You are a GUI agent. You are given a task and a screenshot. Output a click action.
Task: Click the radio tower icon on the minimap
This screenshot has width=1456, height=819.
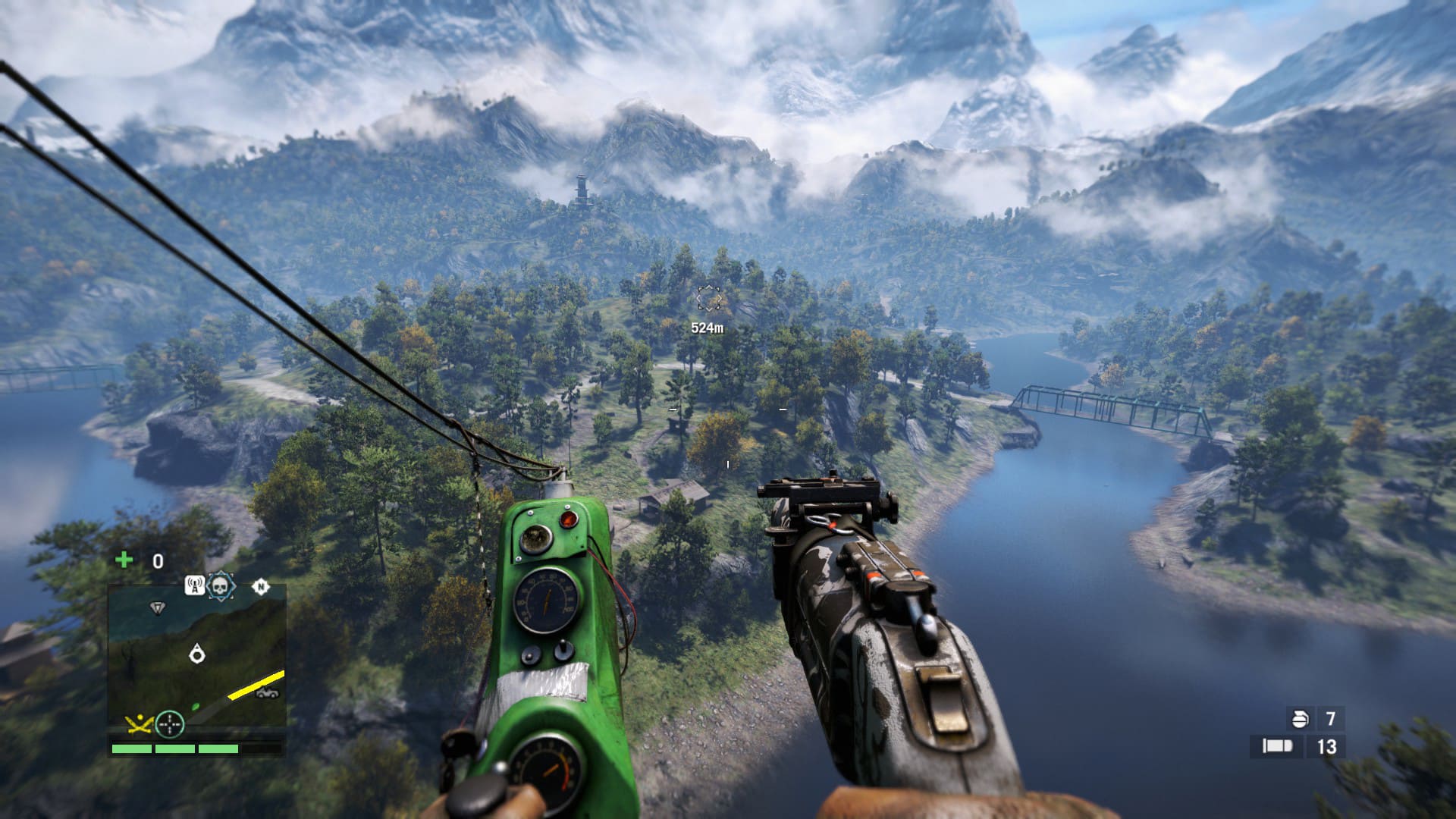point(195,585)
